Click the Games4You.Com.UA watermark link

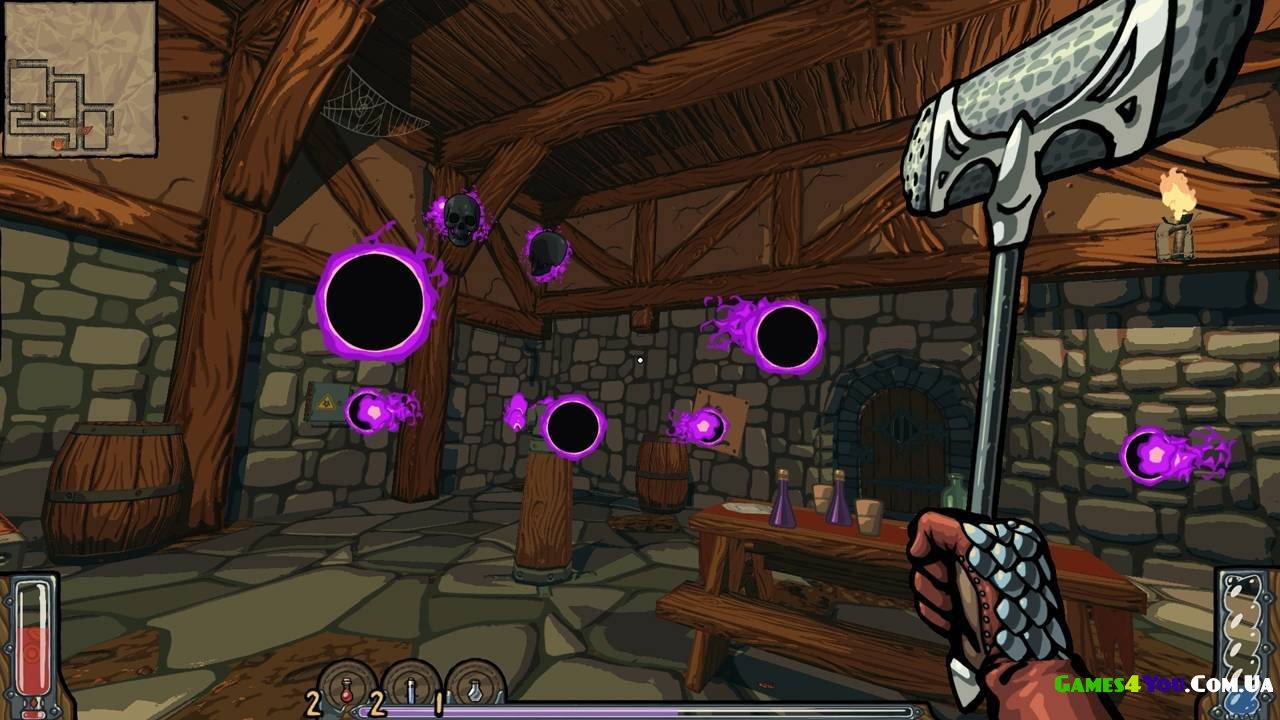1163,685
